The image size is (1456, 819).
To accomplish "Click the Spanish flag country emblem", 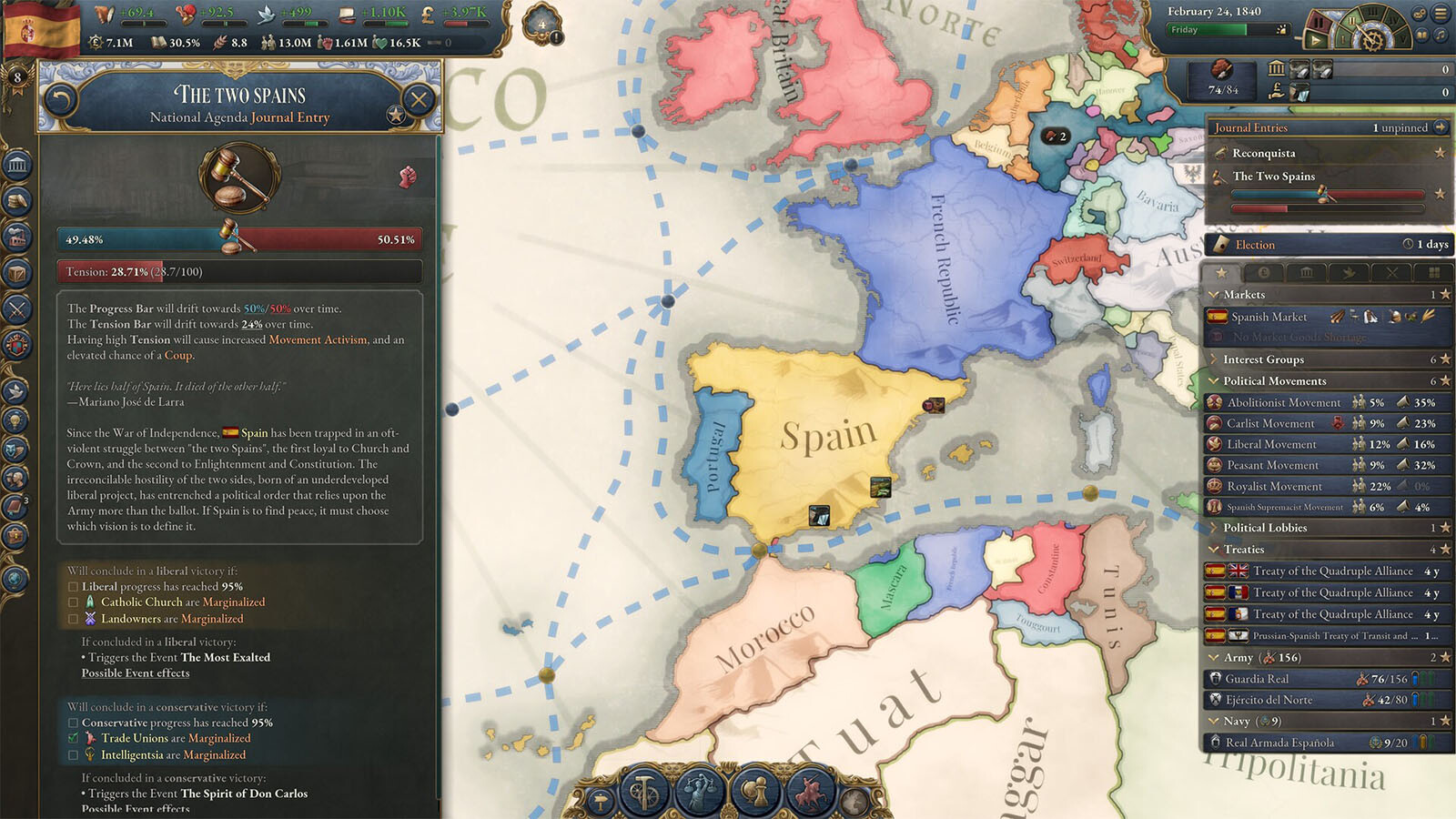I will [42, 31].
